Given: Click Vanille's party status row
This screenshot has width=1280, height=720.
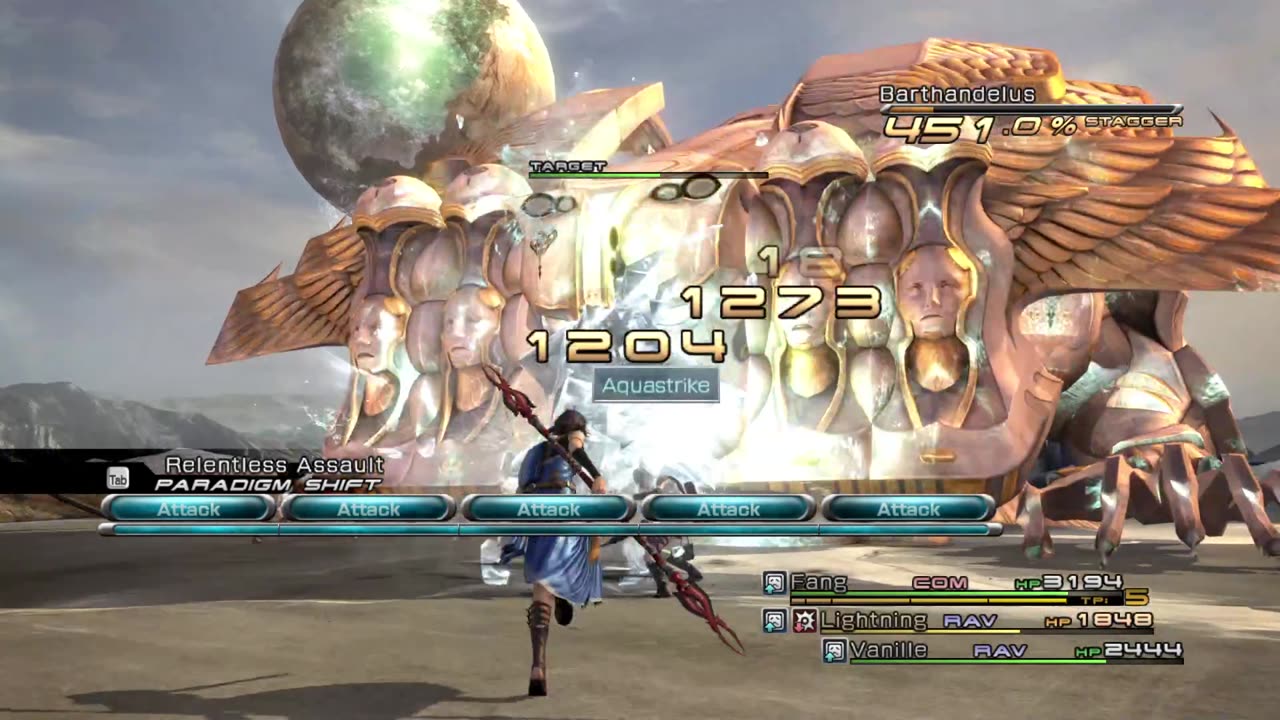Looking at the screenshot, I should coord(888,651).
